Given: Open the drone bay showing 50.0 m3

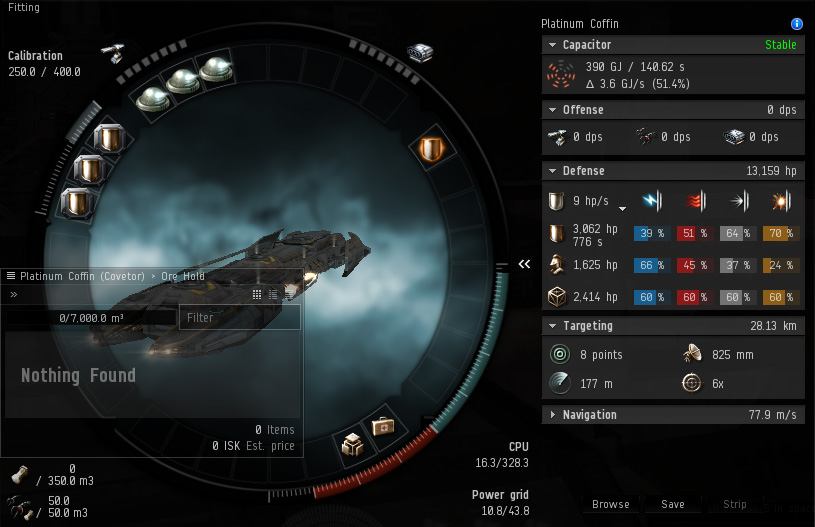Looking at the screenshot, I should pos(19,505).
